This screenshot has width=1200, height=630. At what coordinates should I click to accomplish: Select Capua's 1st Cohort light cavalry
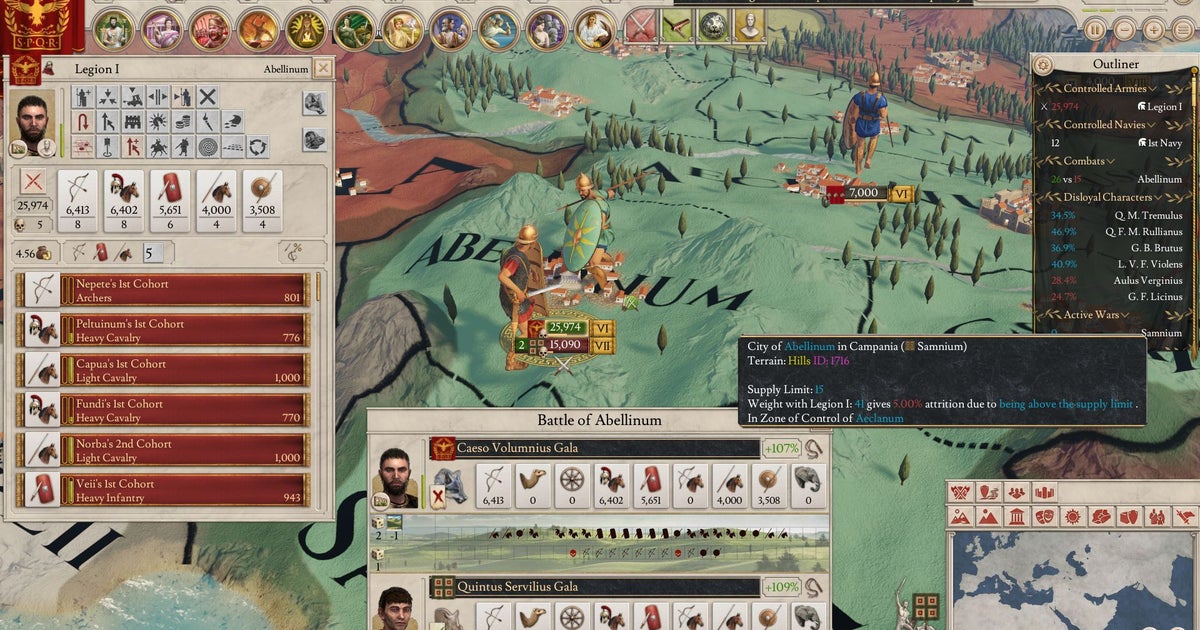tap(166, 370)
